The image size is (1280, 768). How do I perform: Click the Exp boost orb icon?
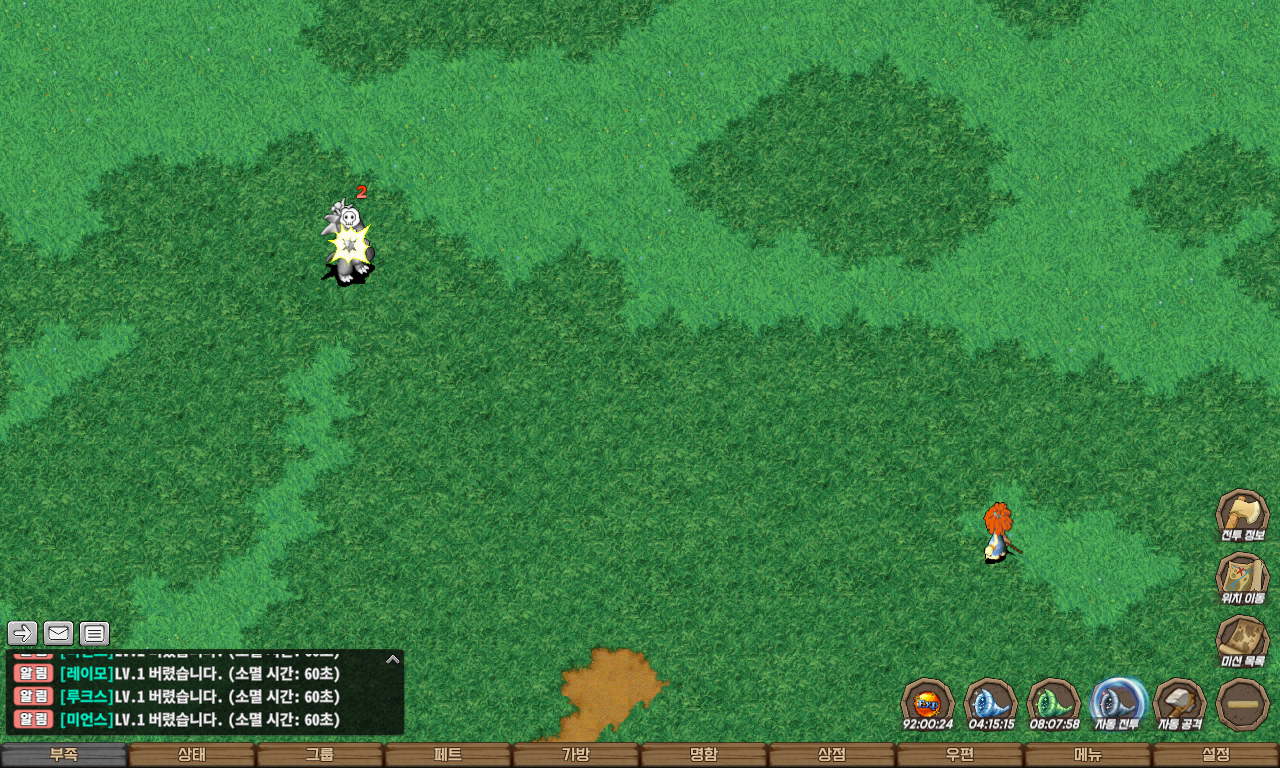coord(927,702)
